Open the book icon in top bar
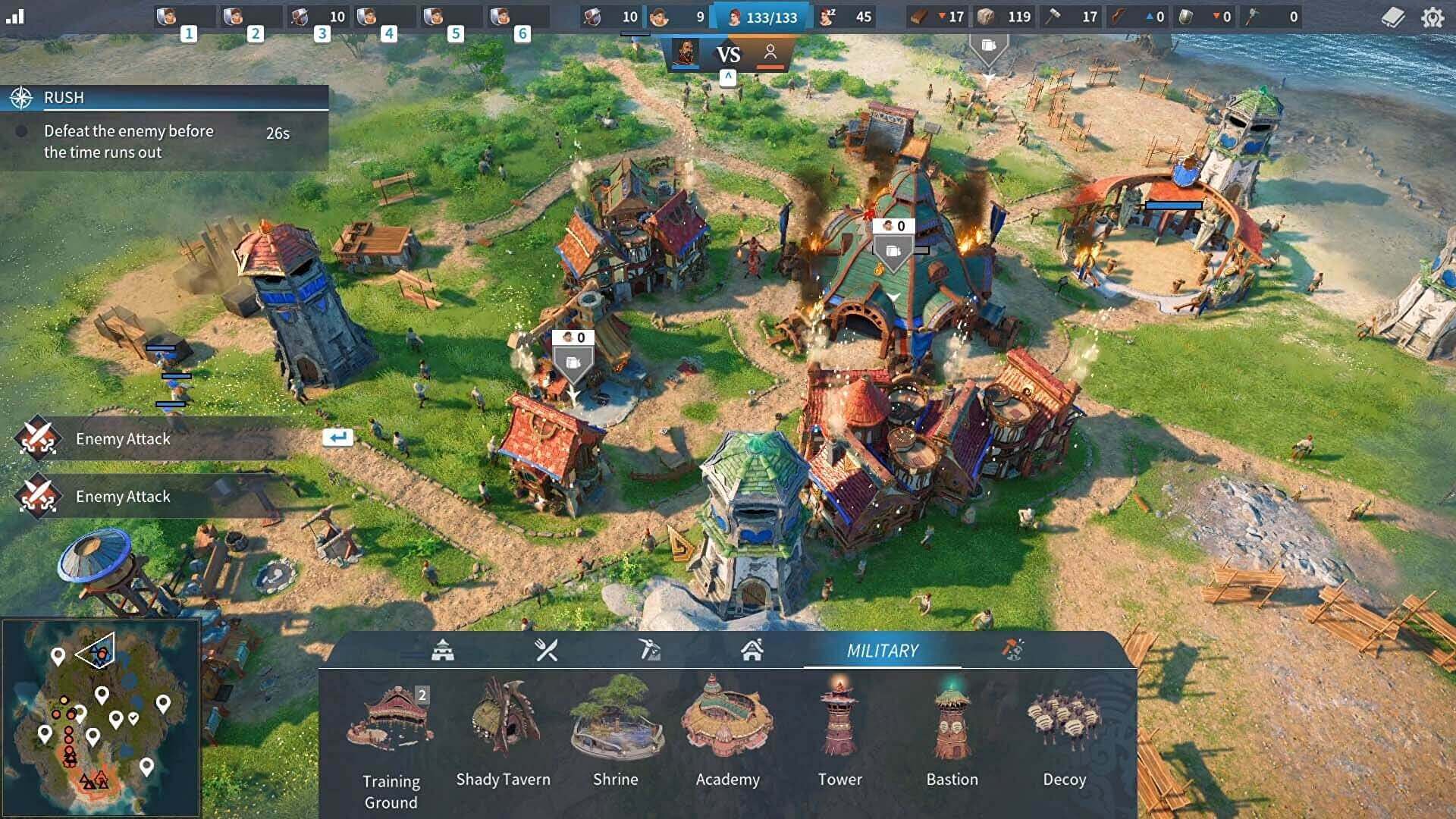 [x=1392, y=17]
